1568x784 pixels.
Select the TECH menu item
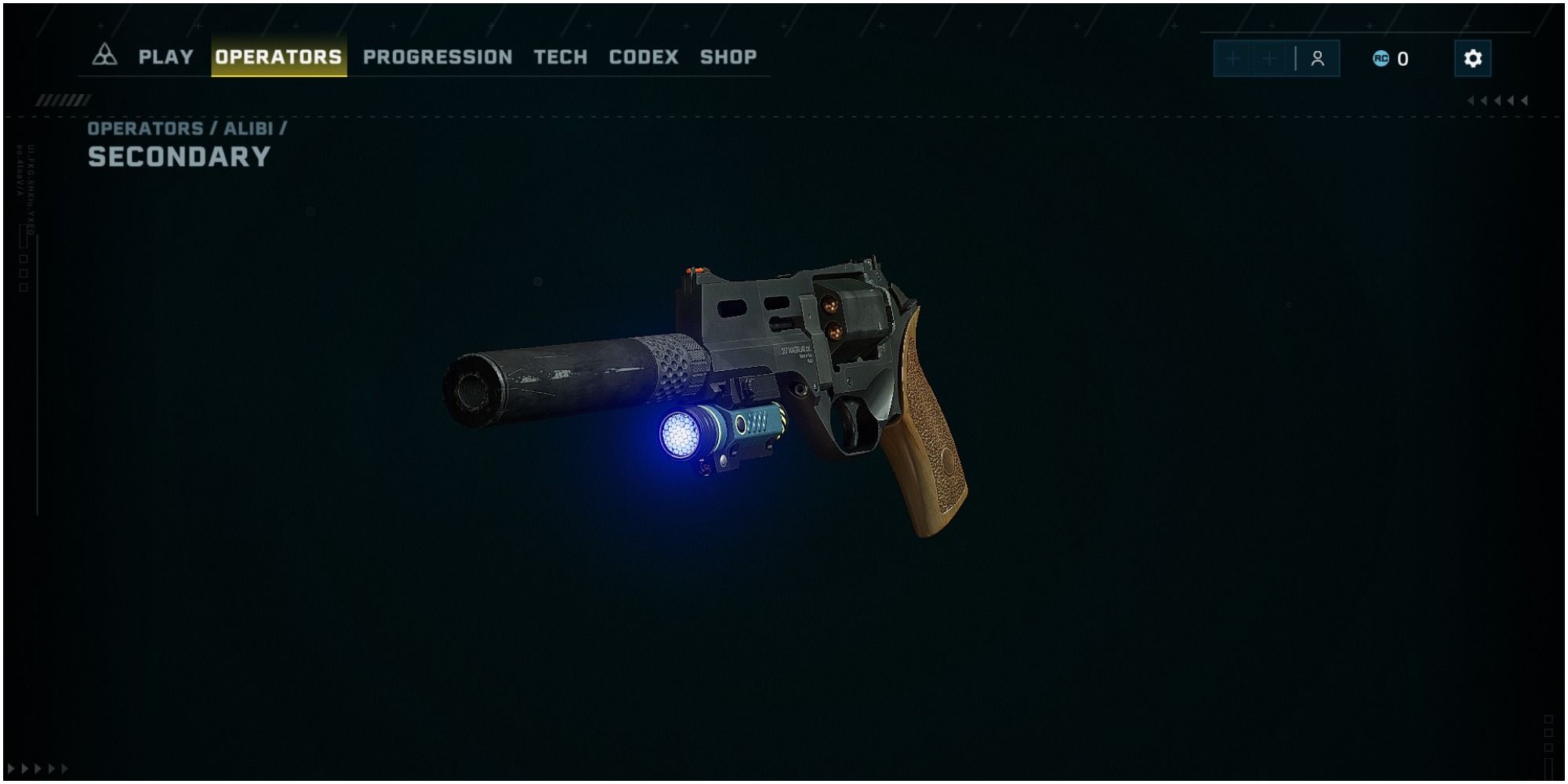(560, 57)
